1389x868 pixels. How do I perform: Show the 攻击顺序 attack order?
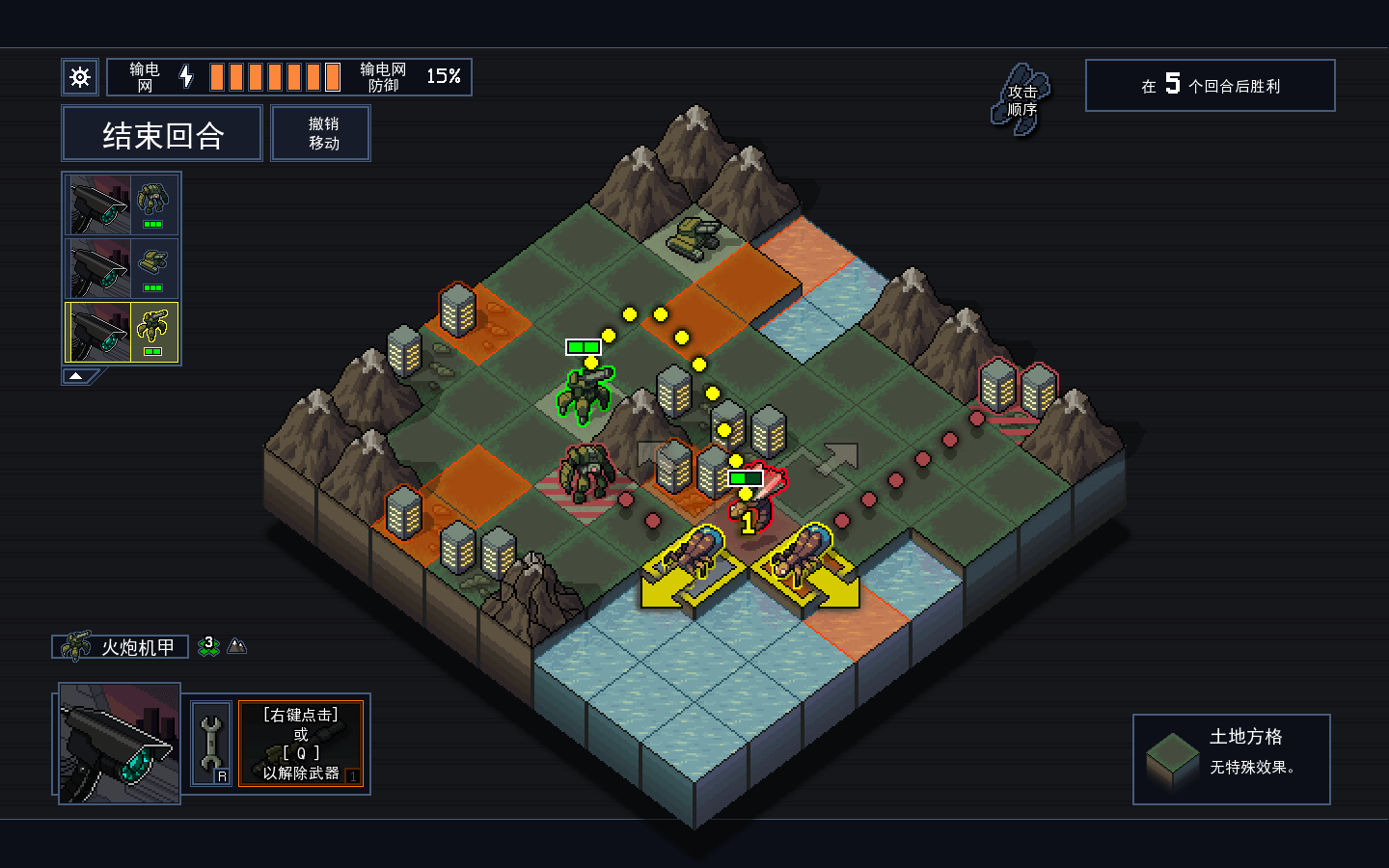coord(1021,100)
